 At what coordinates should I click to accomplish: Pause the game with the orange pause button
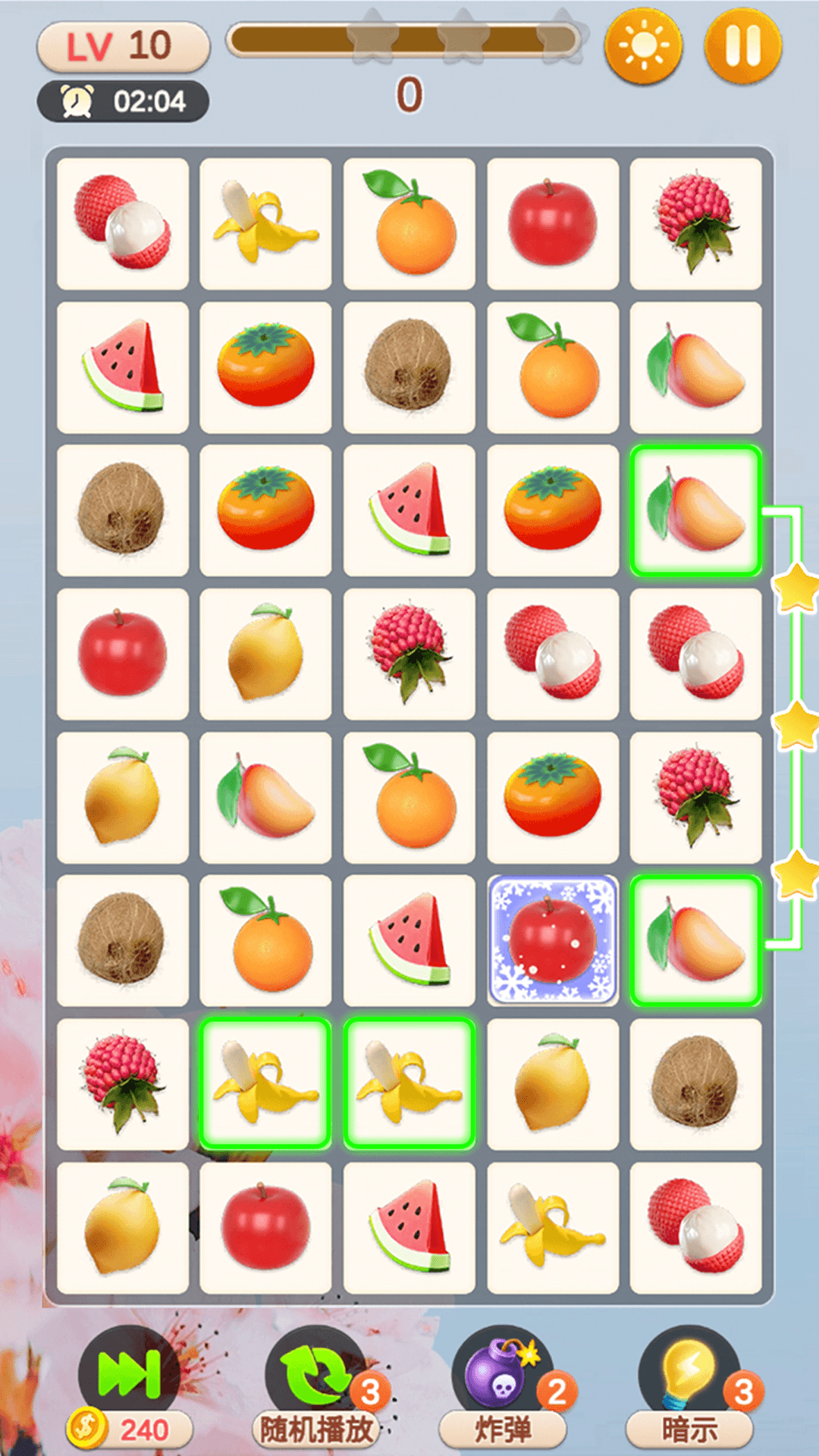pyautogui.click(x=742, y=46)
